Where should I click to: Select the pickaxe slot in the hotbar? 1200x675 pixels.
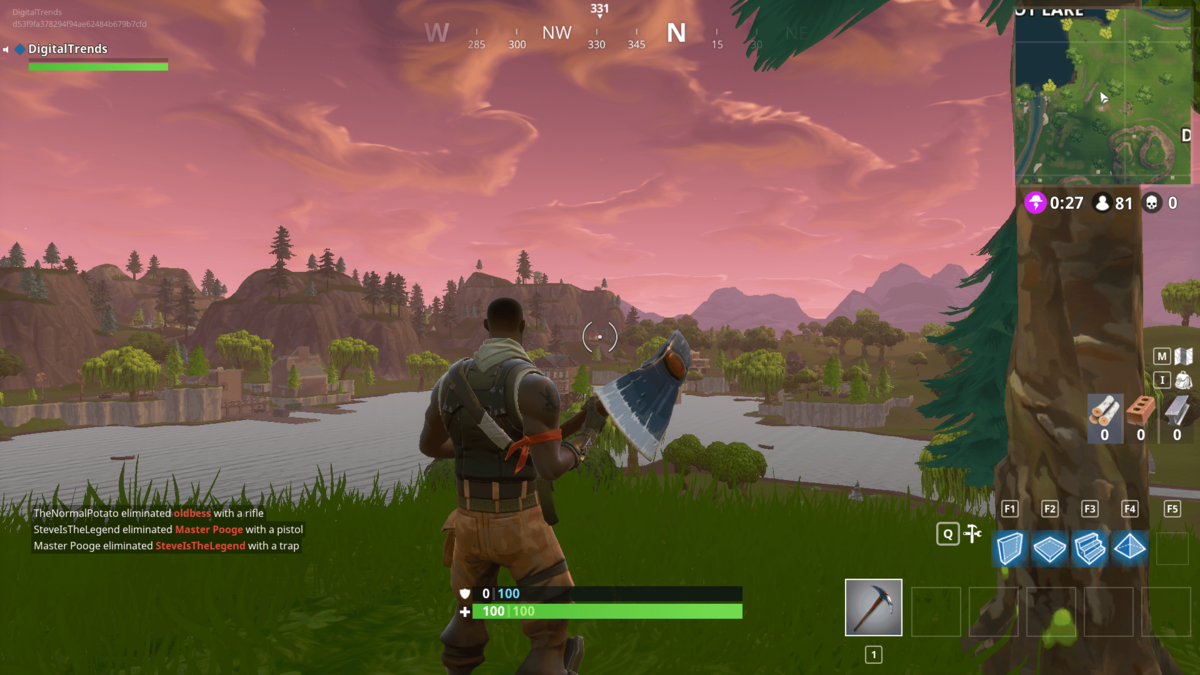(x=873, y=607)
